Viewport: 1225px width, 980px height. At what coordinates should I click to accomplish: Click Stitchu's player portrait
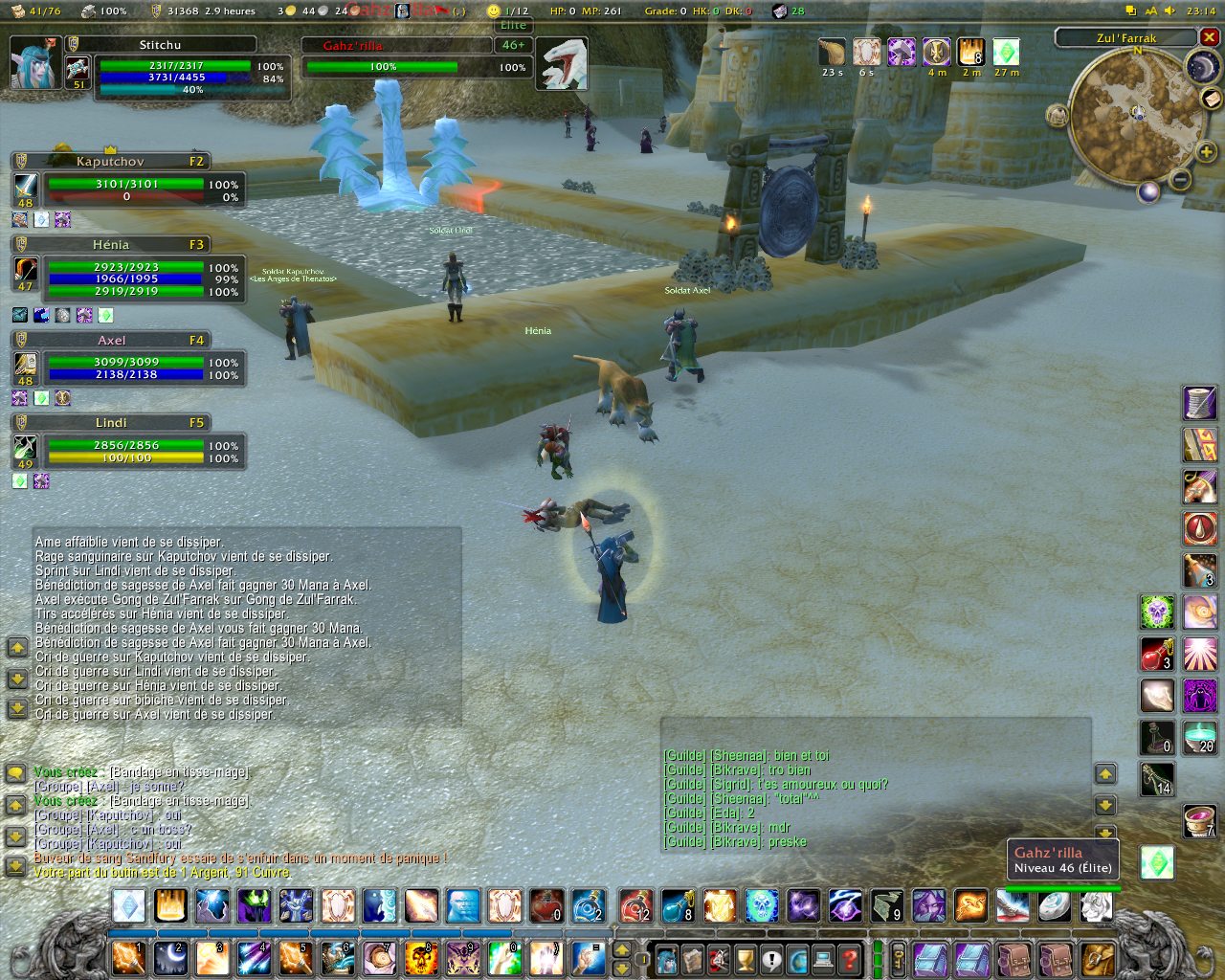[35, 63]
